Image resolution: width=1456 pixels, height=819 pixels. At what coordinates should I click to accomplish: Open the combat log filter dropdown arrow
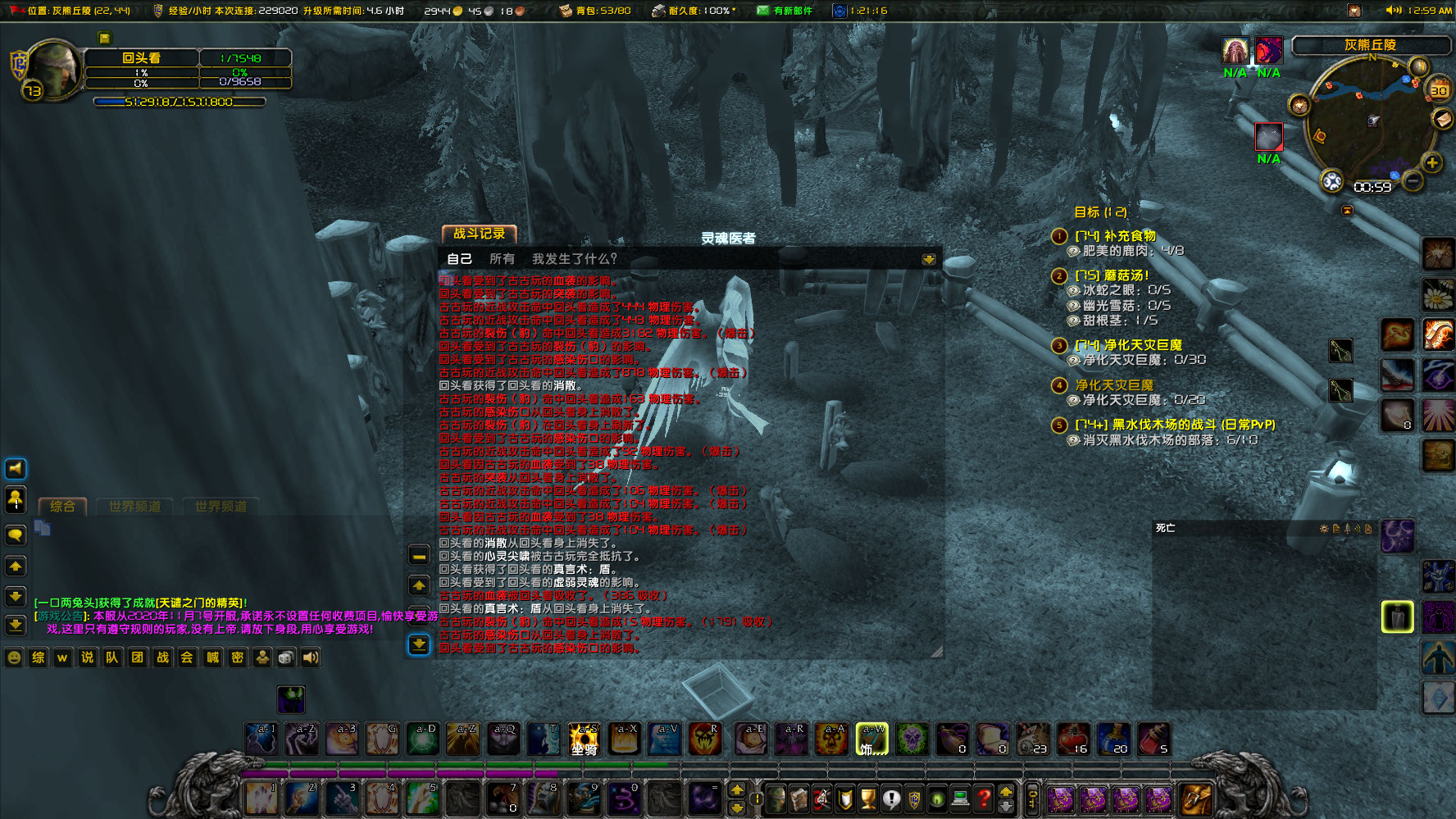tap(929, 258)
